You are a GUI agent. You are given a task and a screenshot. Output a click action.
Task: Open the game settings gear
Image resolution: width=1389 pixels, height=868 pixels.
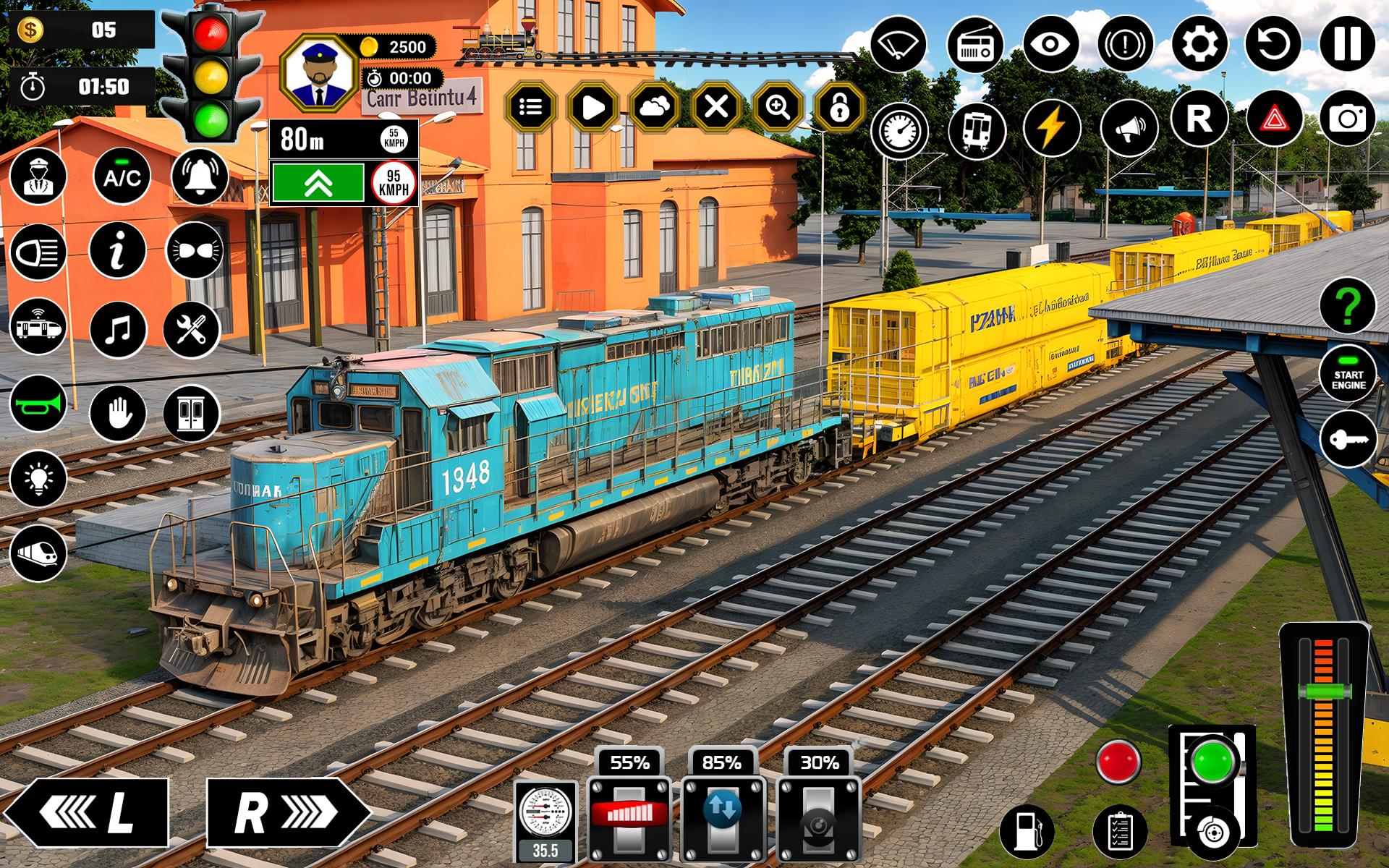point(1199,45)
